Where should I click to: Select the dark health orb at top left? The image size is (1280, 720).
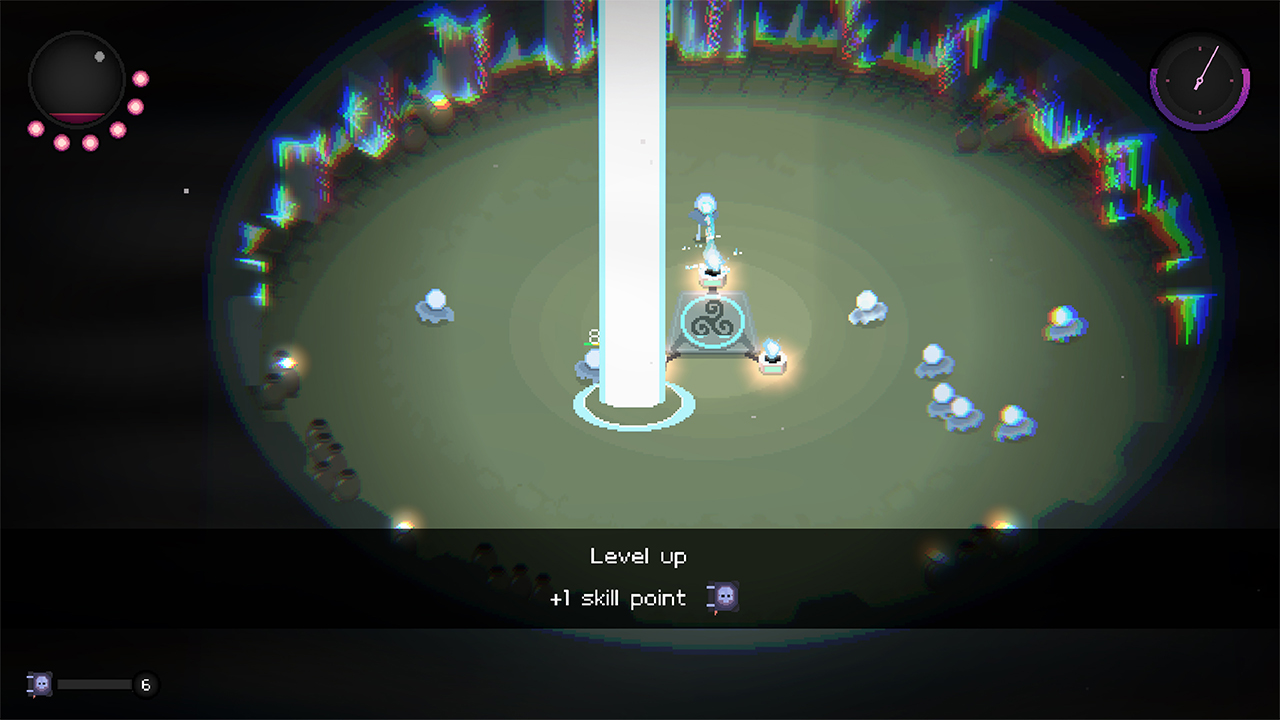click(75, 75)
